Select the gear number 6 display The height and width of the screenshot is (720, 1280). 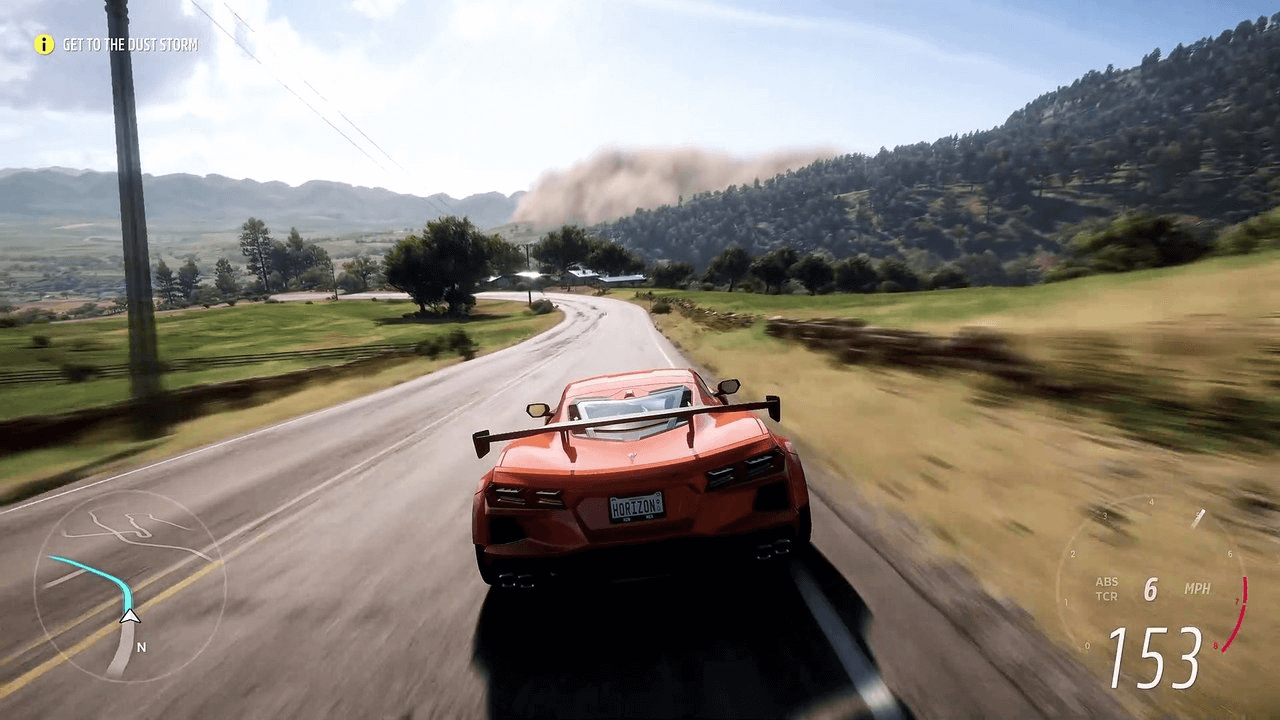tap(1150, 587)
